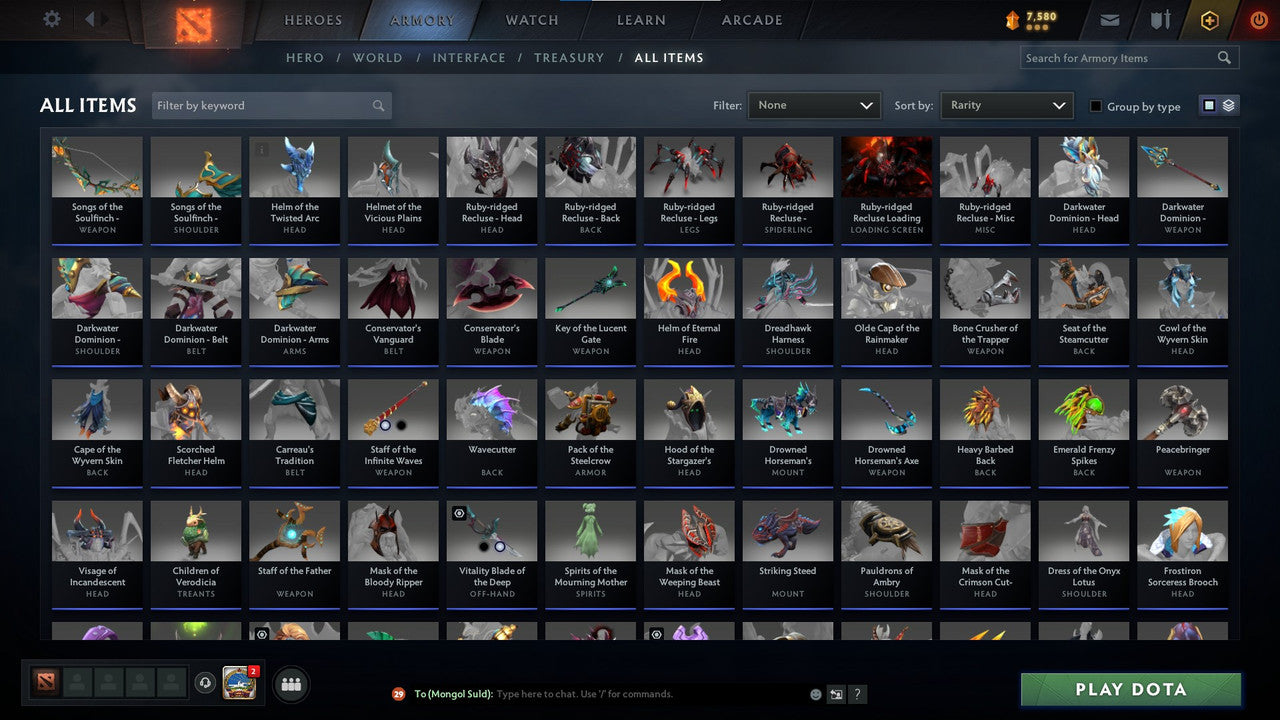
Task: Switch to stacked list view using layers icon
Action: pyautogui.click(x=1227, y=104)
